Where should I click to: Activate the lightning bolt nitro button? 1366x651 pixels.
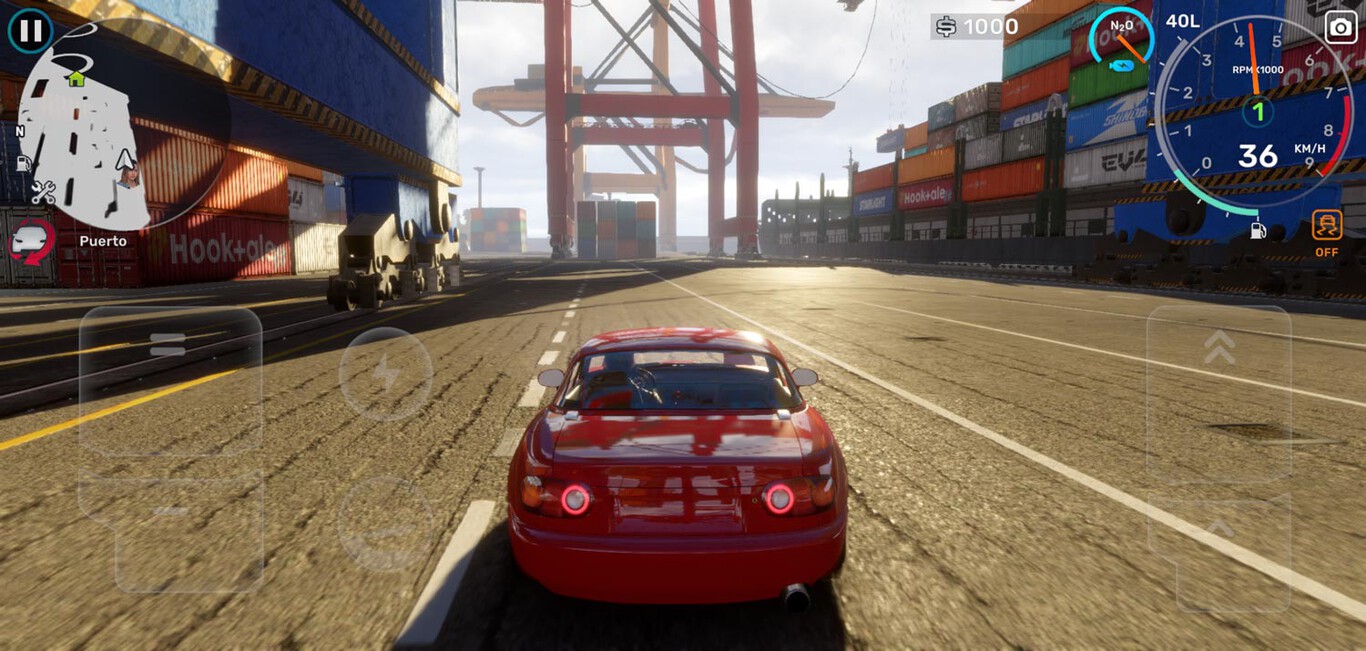coord(385,374)
